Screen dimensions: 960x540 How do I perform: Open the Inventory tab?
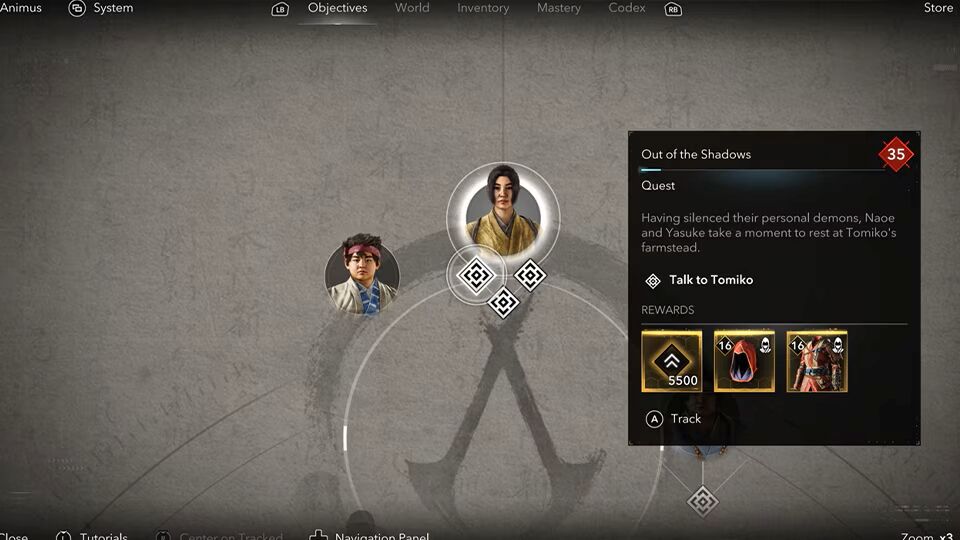pyautogui.click(x=483, y=8)
